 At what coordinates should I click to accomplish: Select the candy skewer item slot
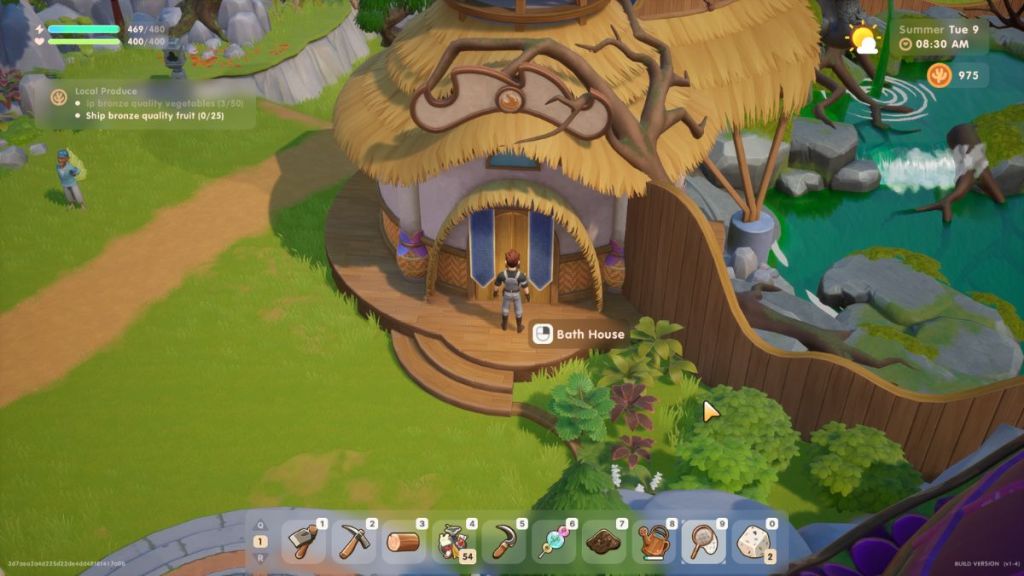553,542
